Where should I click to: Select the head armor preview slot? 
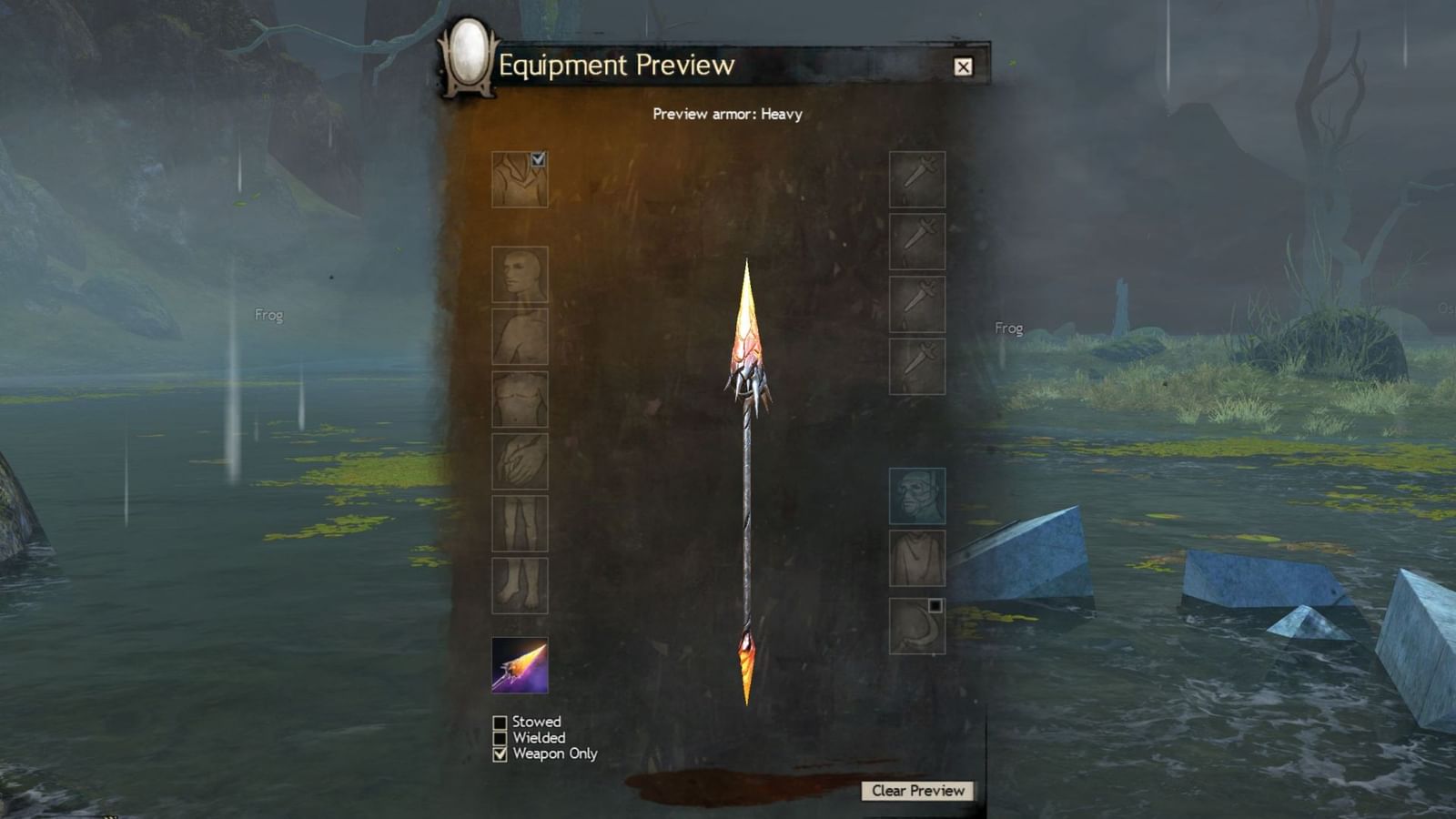521,276
